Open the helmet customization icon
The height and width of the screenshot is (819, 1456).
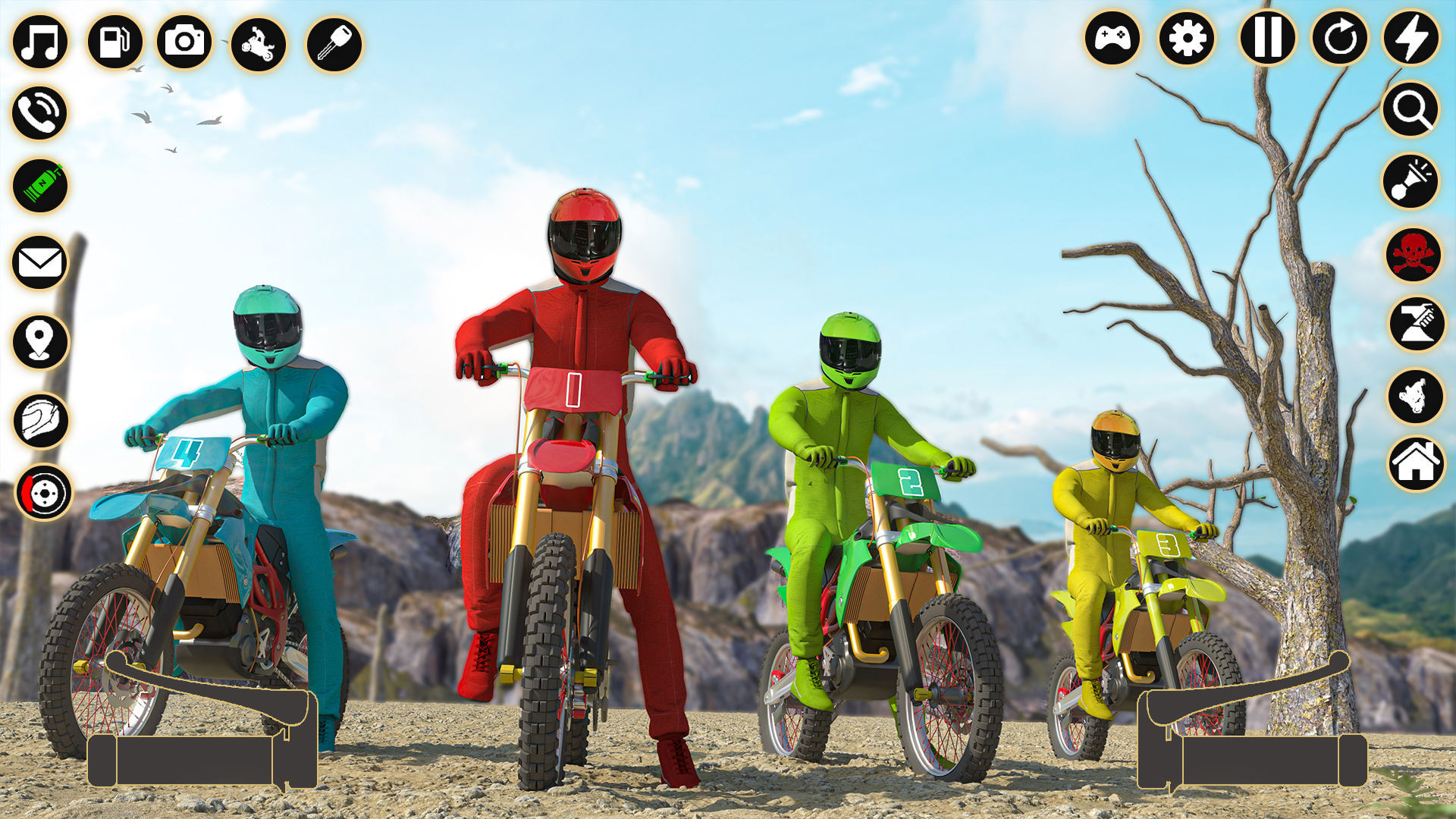click(x=39, y=422)
